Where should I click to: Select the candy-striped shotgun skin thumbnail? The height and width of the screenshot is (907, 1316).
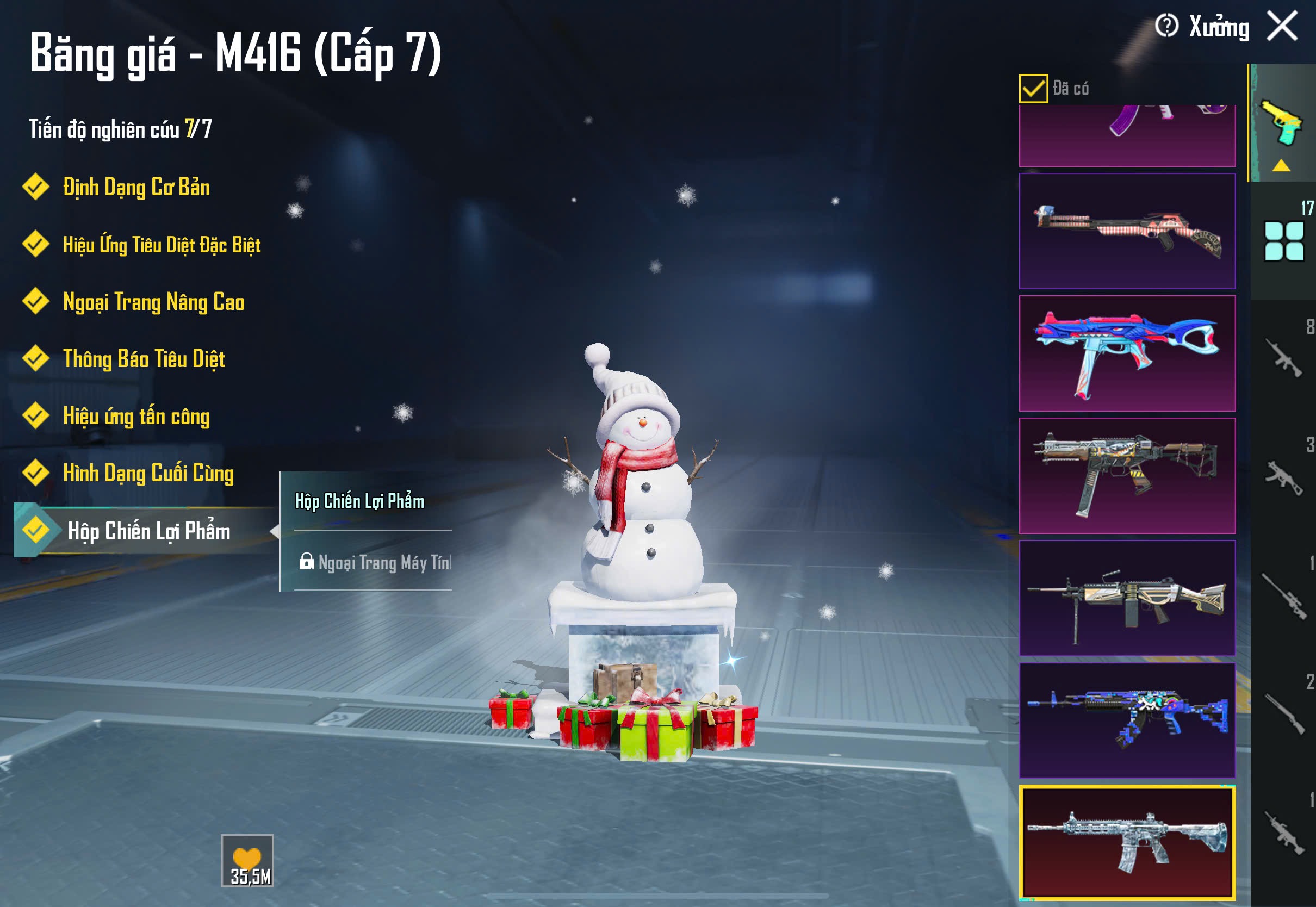(x=1127, y=231)
